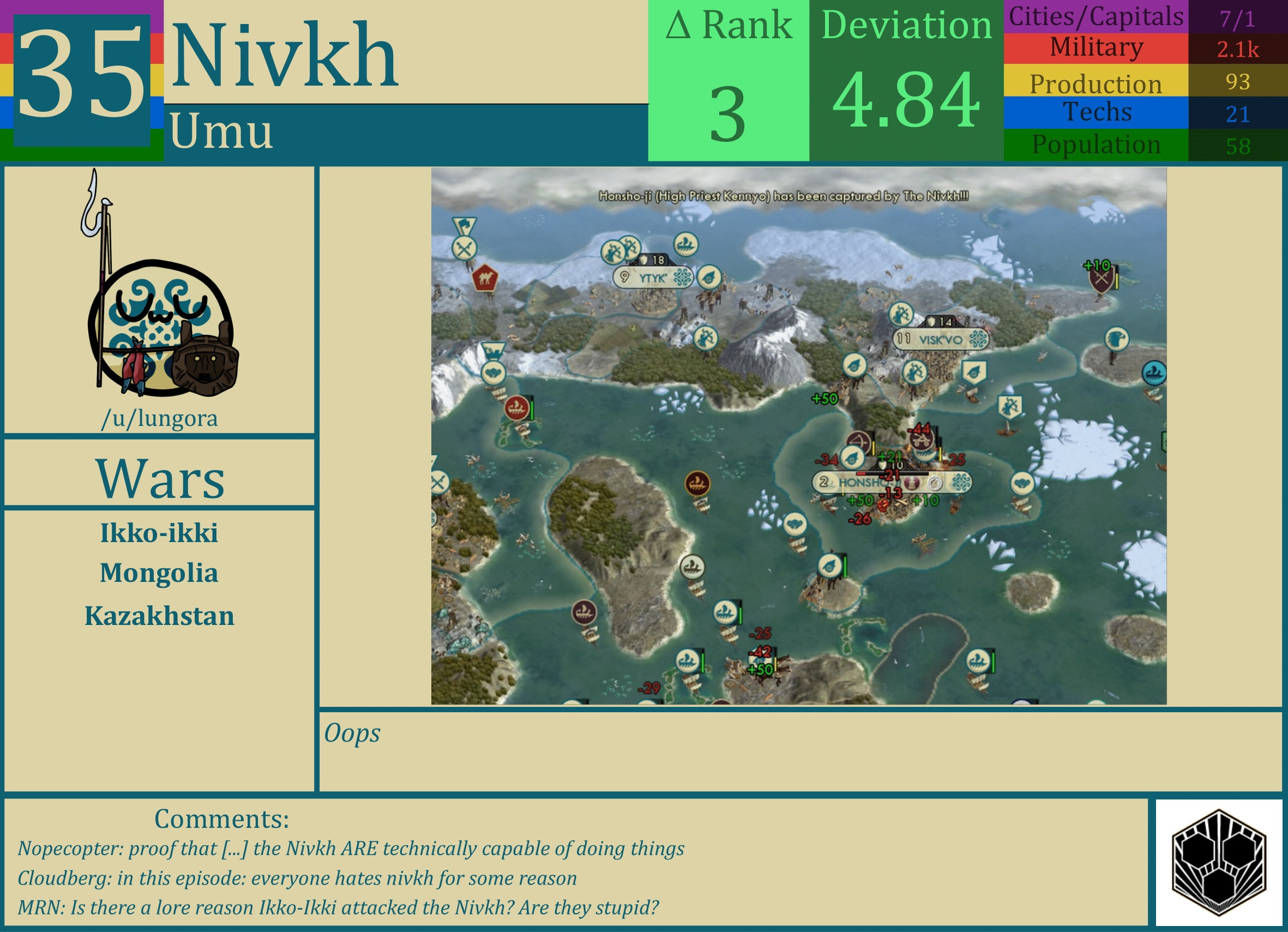
Task: Click the crossed-swords war icon at top left of map
Action: pyautogui.click(x=464, y=247)
